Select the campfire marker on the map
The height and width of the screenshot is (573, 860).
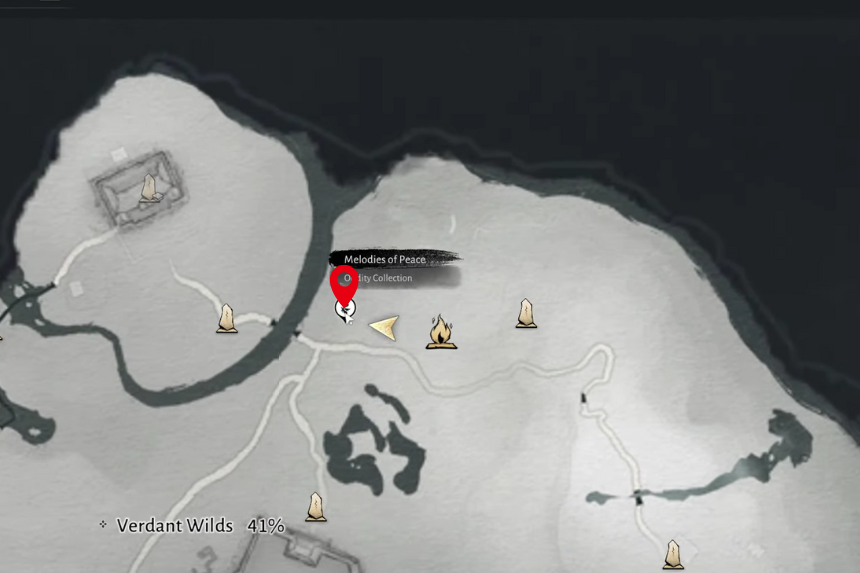point(441,331)
